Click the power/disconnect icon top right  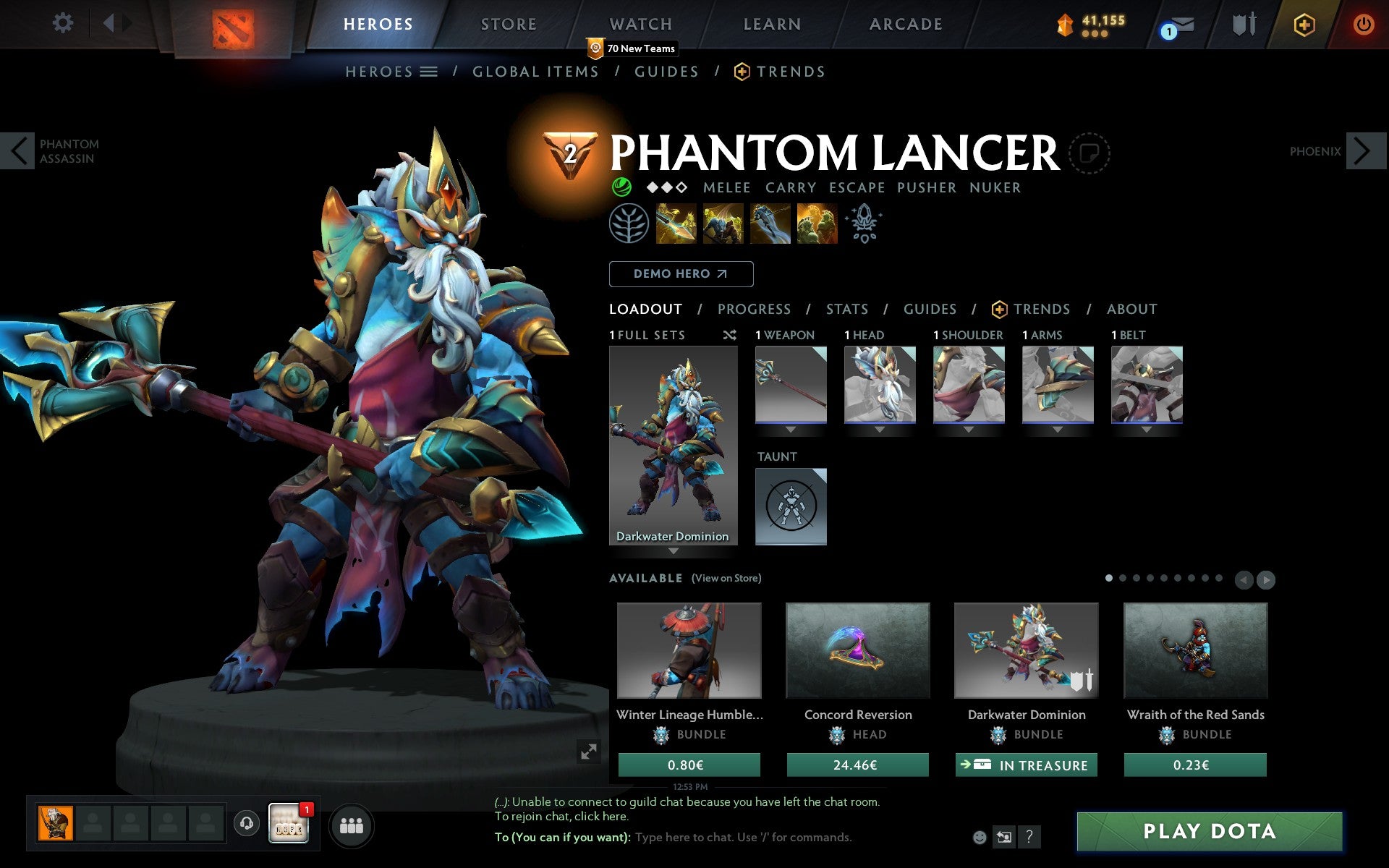(1363, 24)
